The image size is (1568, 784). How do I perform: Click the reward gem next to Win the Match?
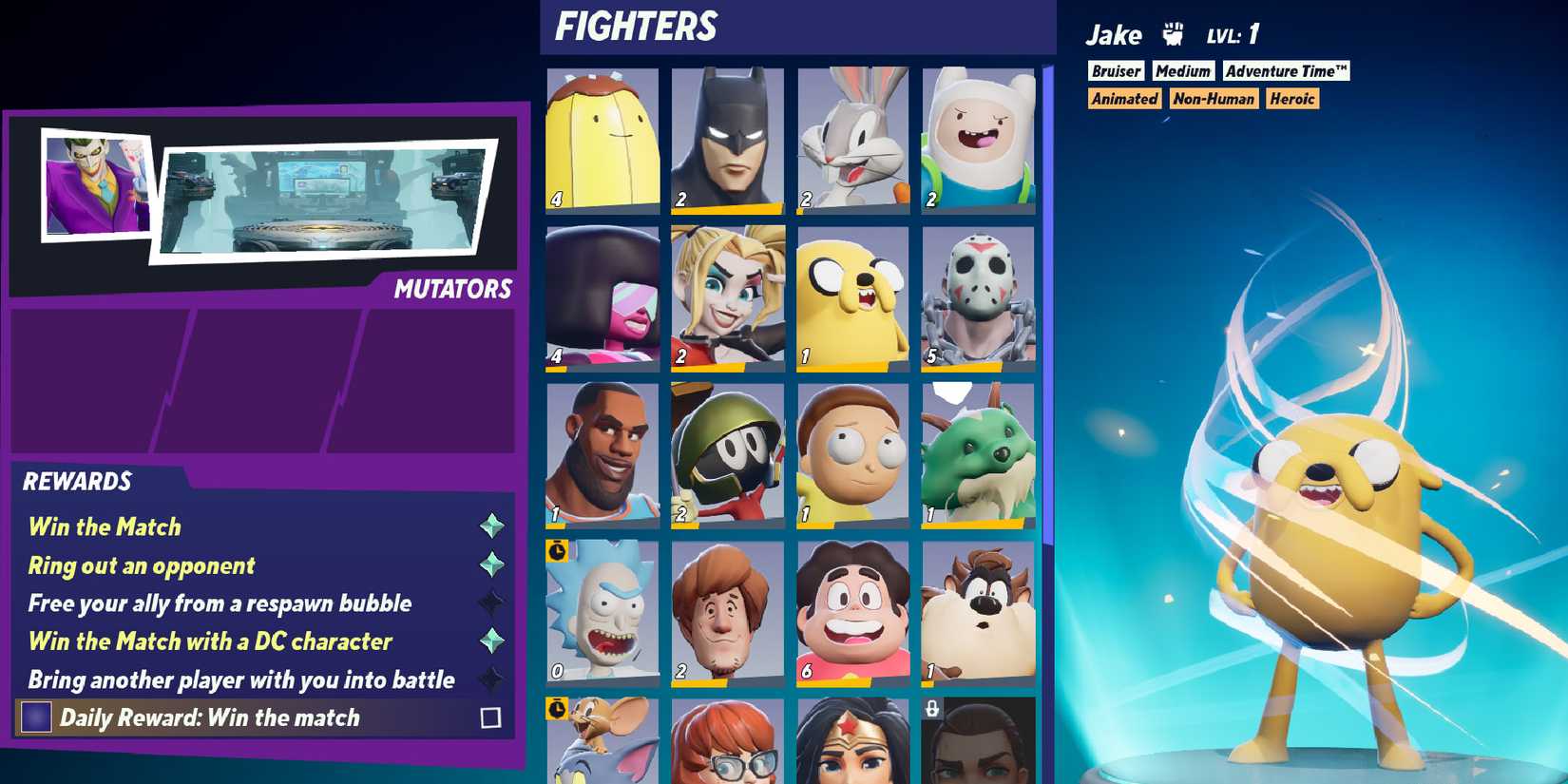(x=493, y=526)
